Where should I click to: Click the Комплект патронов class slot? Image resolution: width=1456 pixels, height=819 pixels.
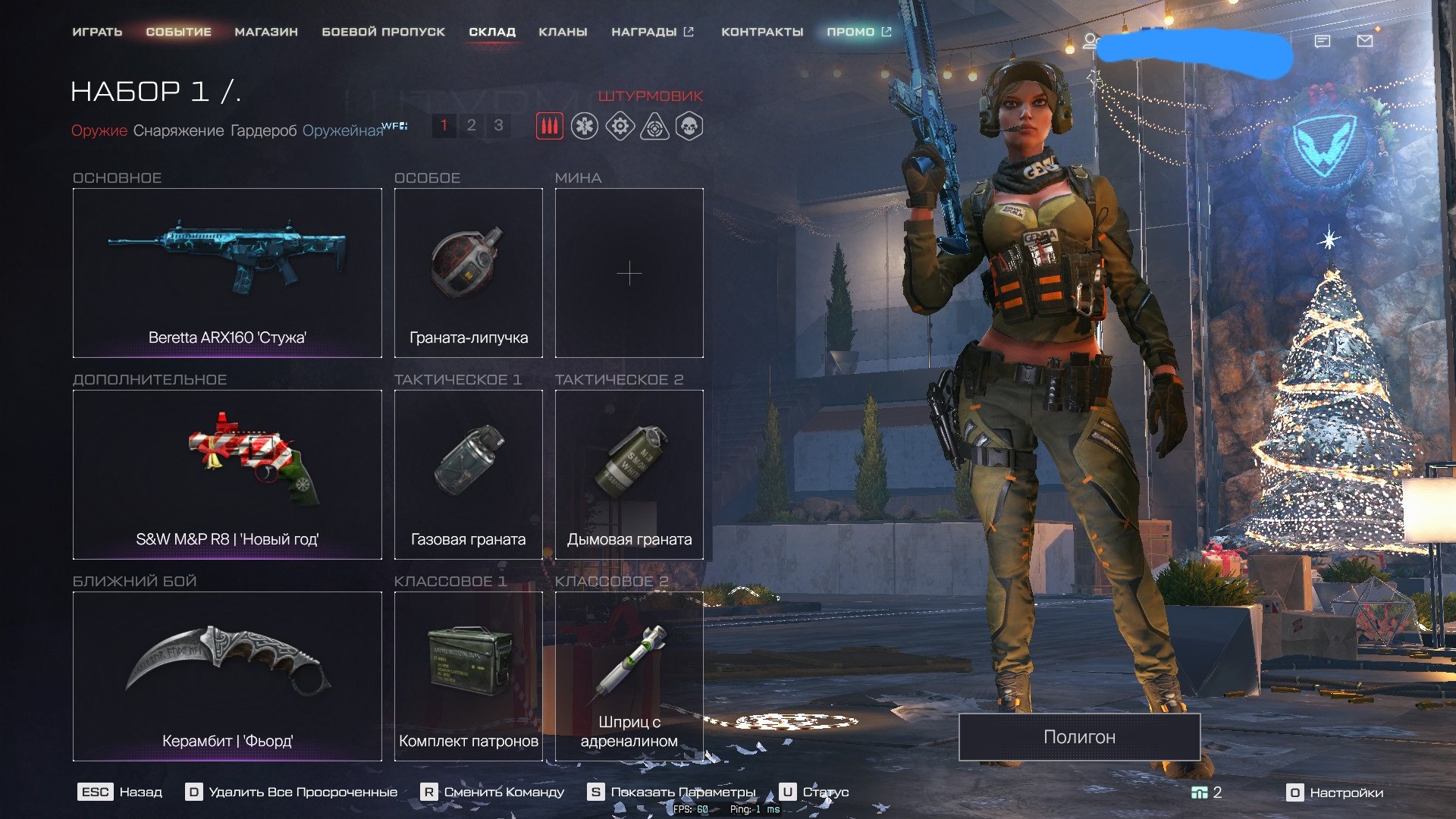pos(468,676)
